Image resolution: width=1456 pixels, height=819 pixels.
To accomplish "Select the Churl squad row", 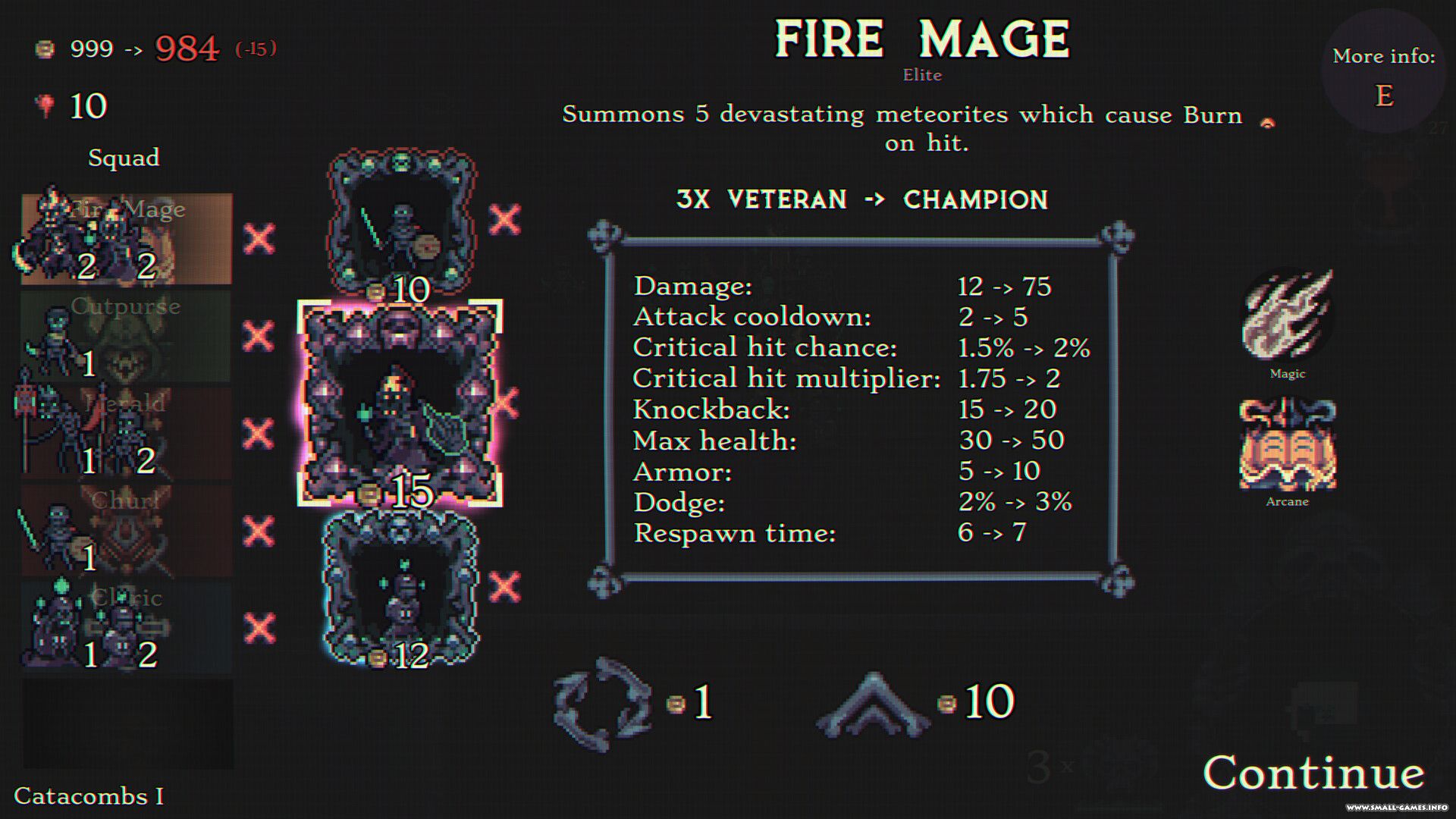I will click(127, 530).
